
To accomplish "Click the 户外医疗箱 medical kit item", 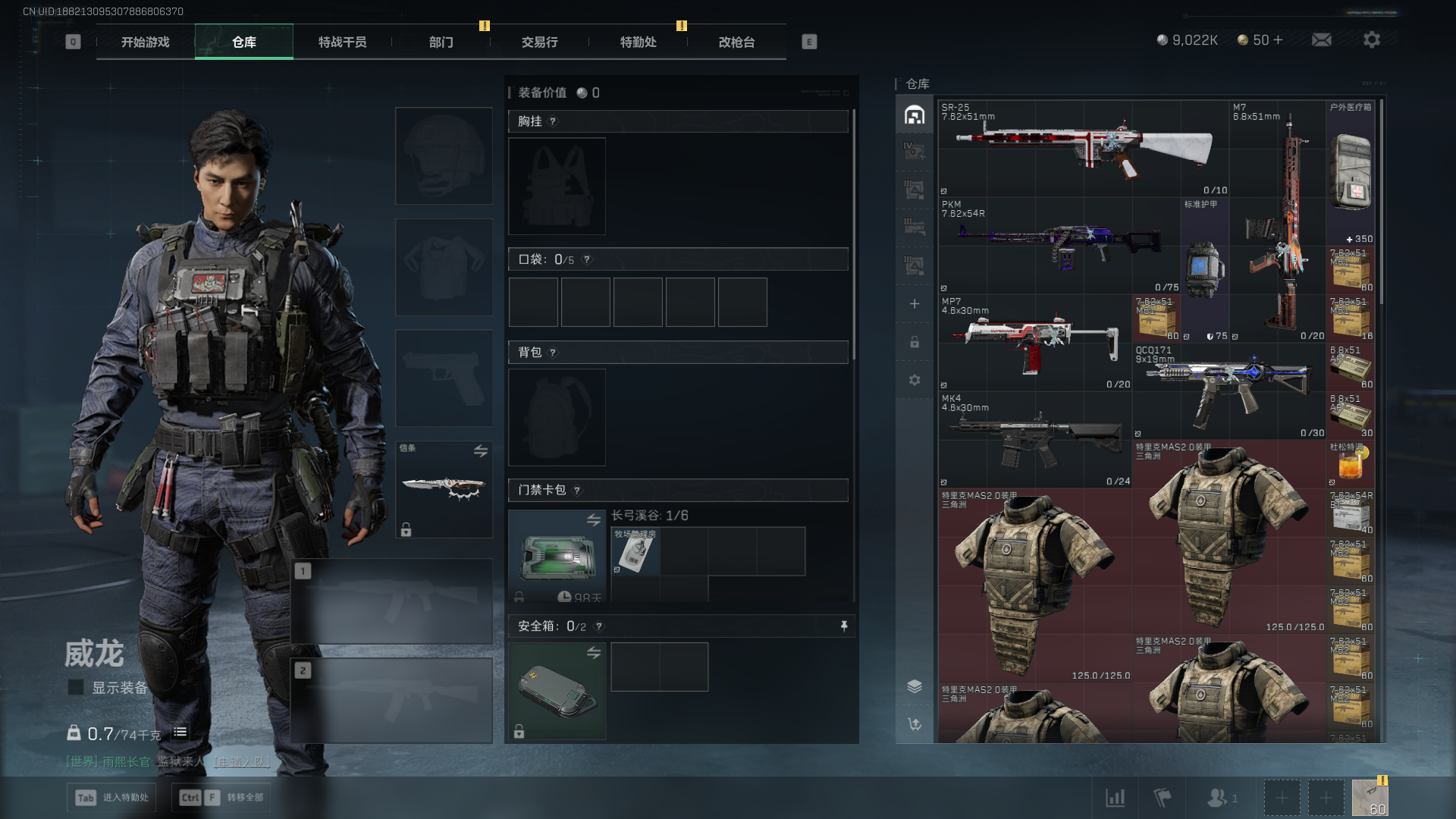I will click(x=1350, y=173).
